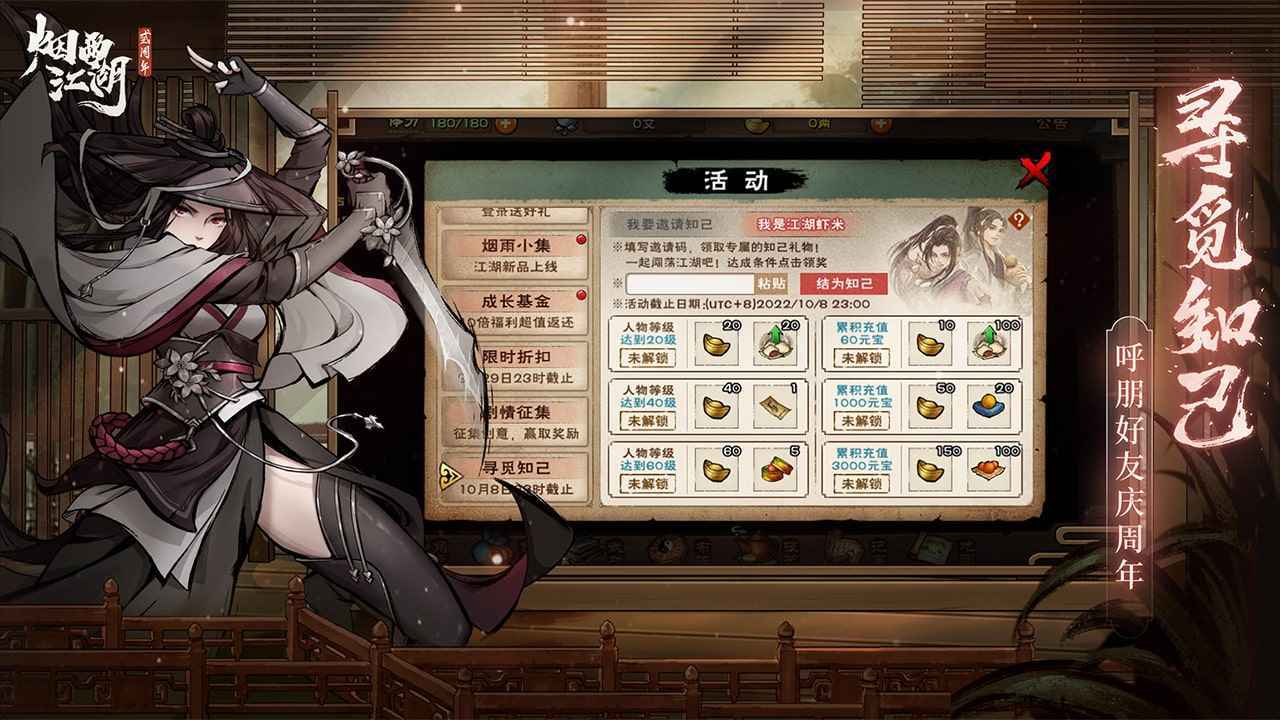Click 未解锁 under the level 20 reward
The height and width of the screenshot is (720, 1280).
pos(647,357)
